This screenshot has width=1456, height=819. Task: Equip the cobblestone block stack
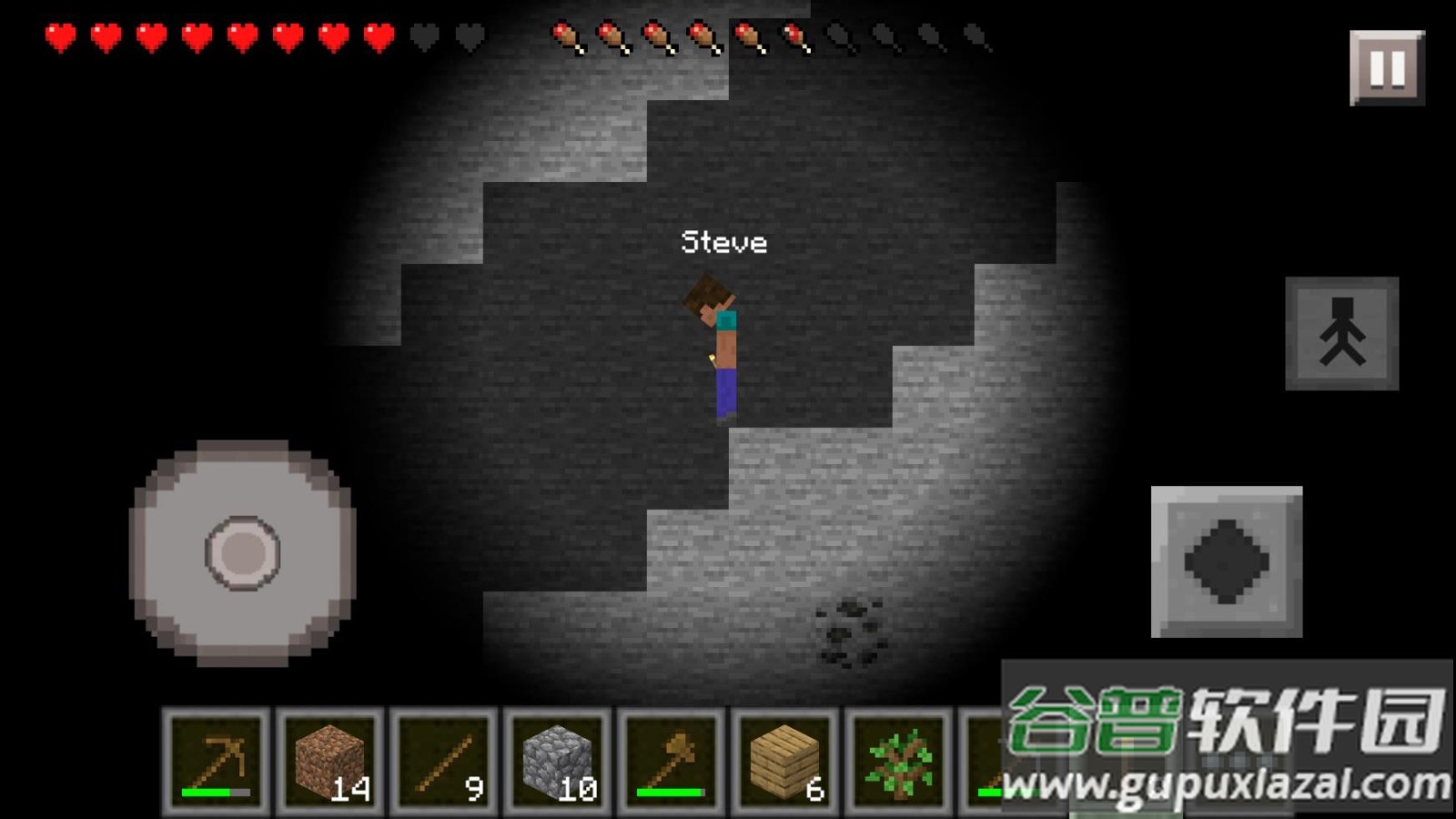point(558,761)
